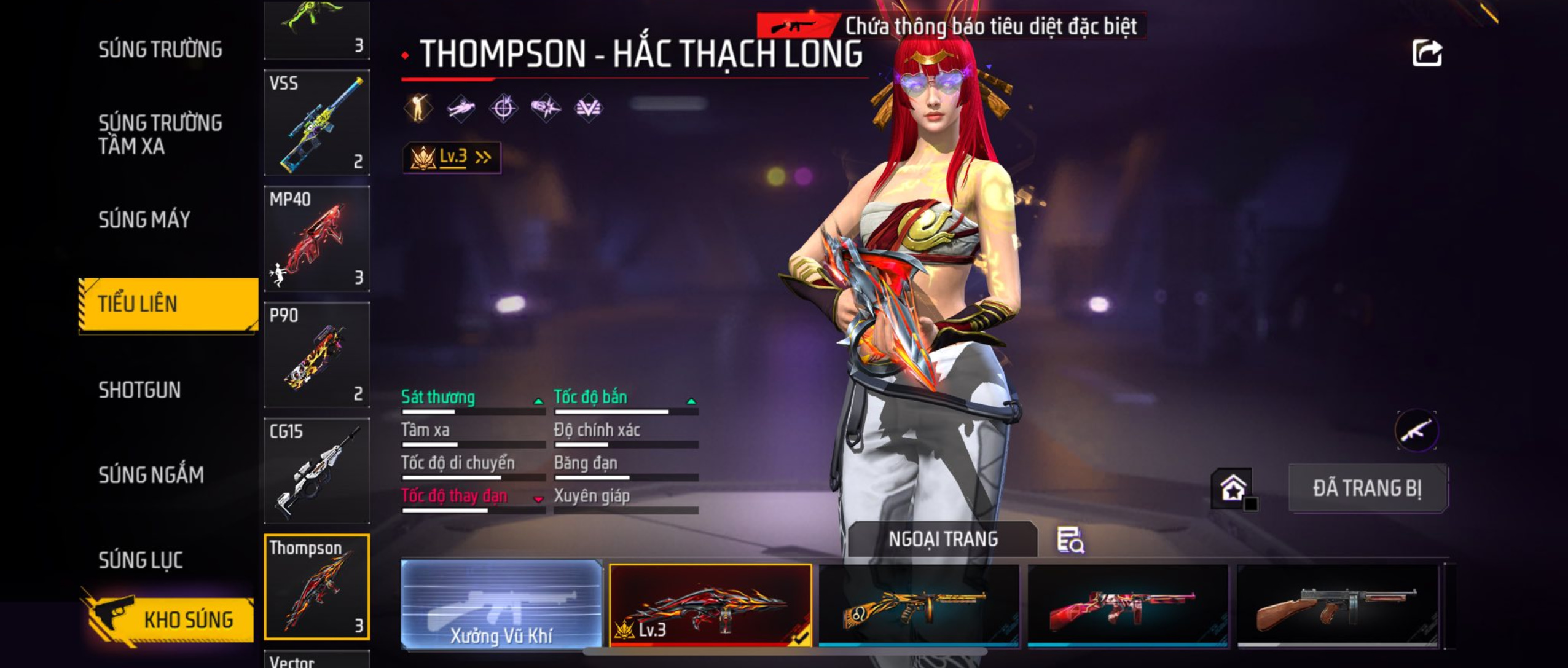Open the Súng Trường Tầm Xa category
The width and height of the screenshot is (1568, 668).
tap(160, 134)
